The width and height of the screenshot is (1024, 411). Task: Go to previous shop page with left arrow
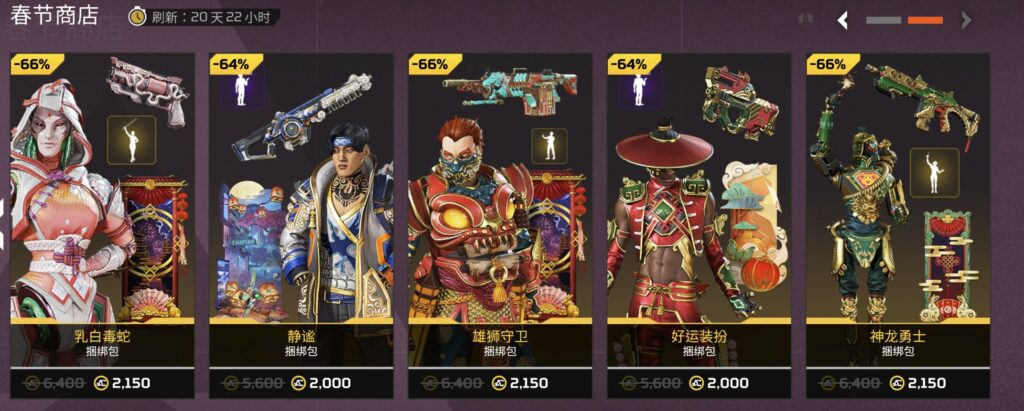pos(843,20)
